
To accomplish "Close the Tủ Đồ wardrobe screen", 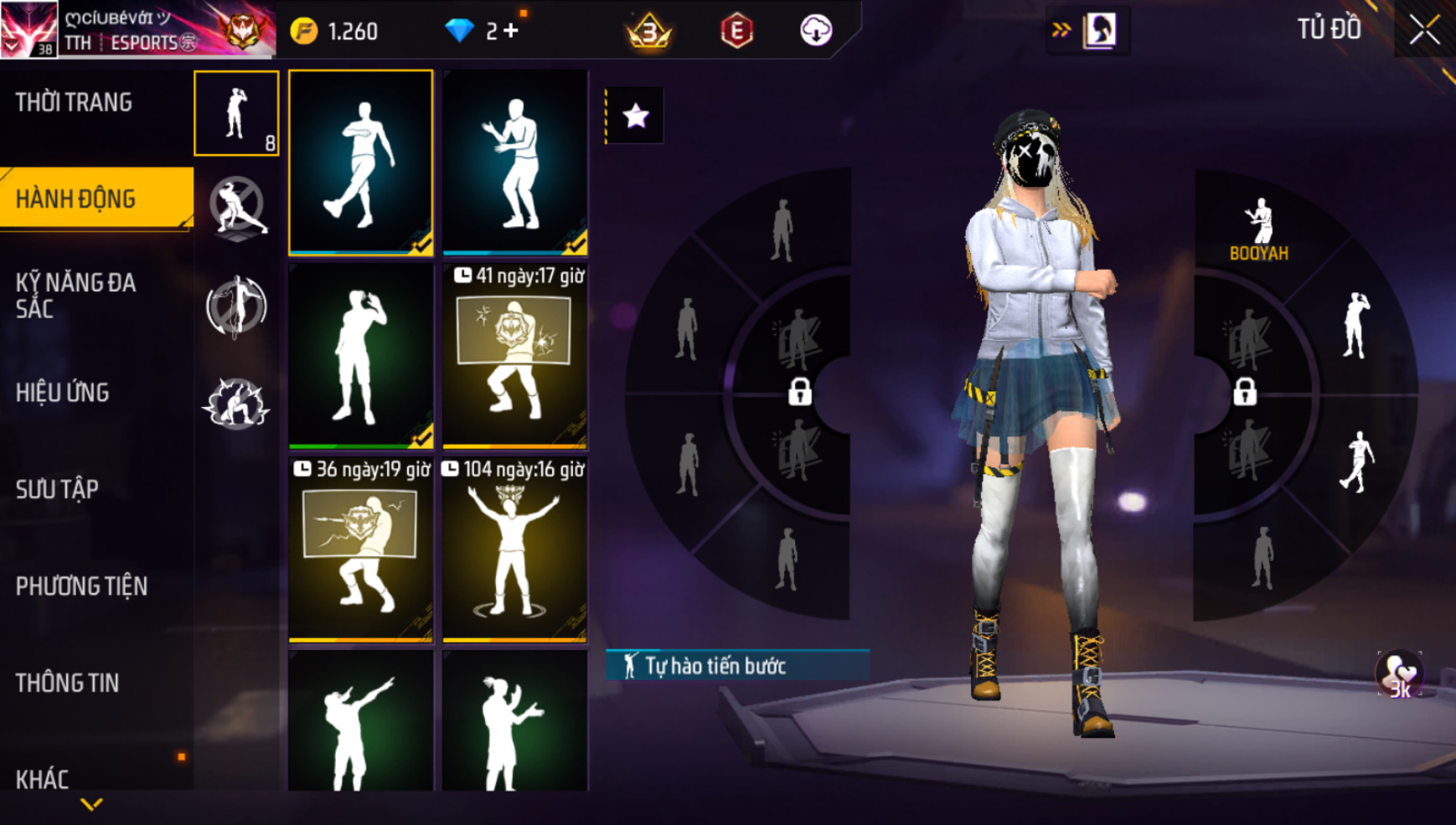I will coord(1424,30).
